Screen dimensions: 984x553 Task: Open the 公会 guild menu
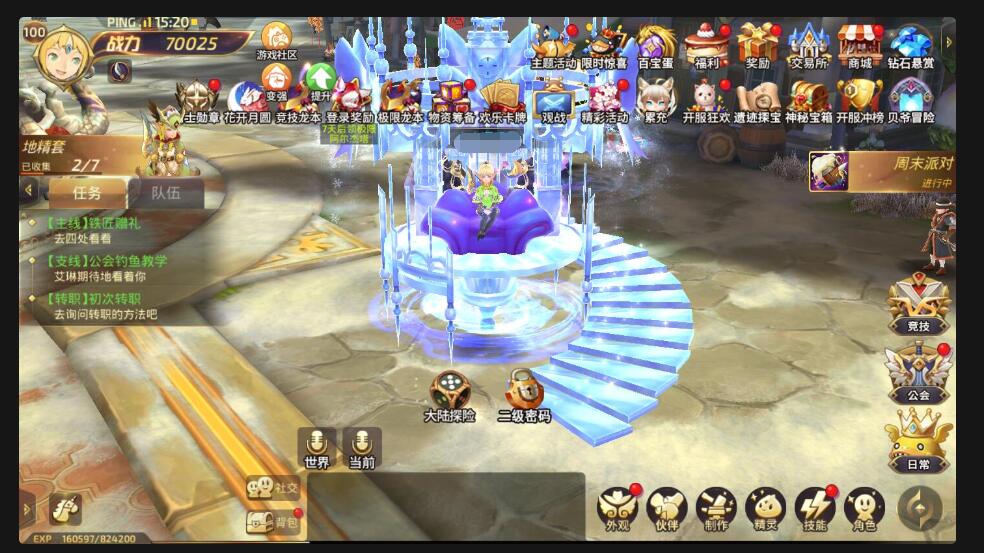[918, 372]
